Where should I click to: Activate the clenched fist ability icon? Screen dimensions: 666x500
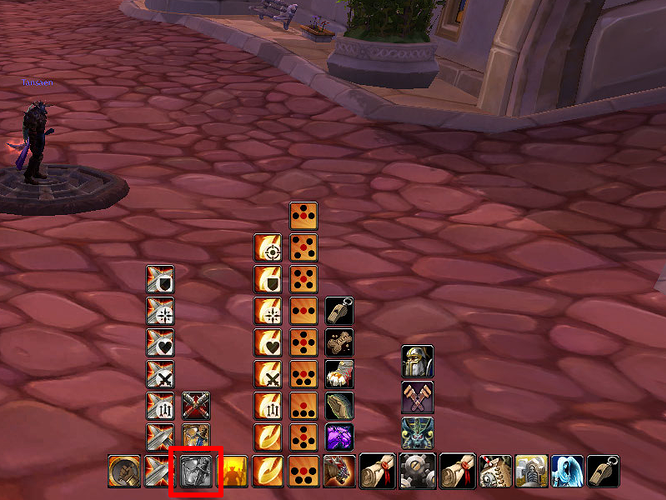point(340,374)
